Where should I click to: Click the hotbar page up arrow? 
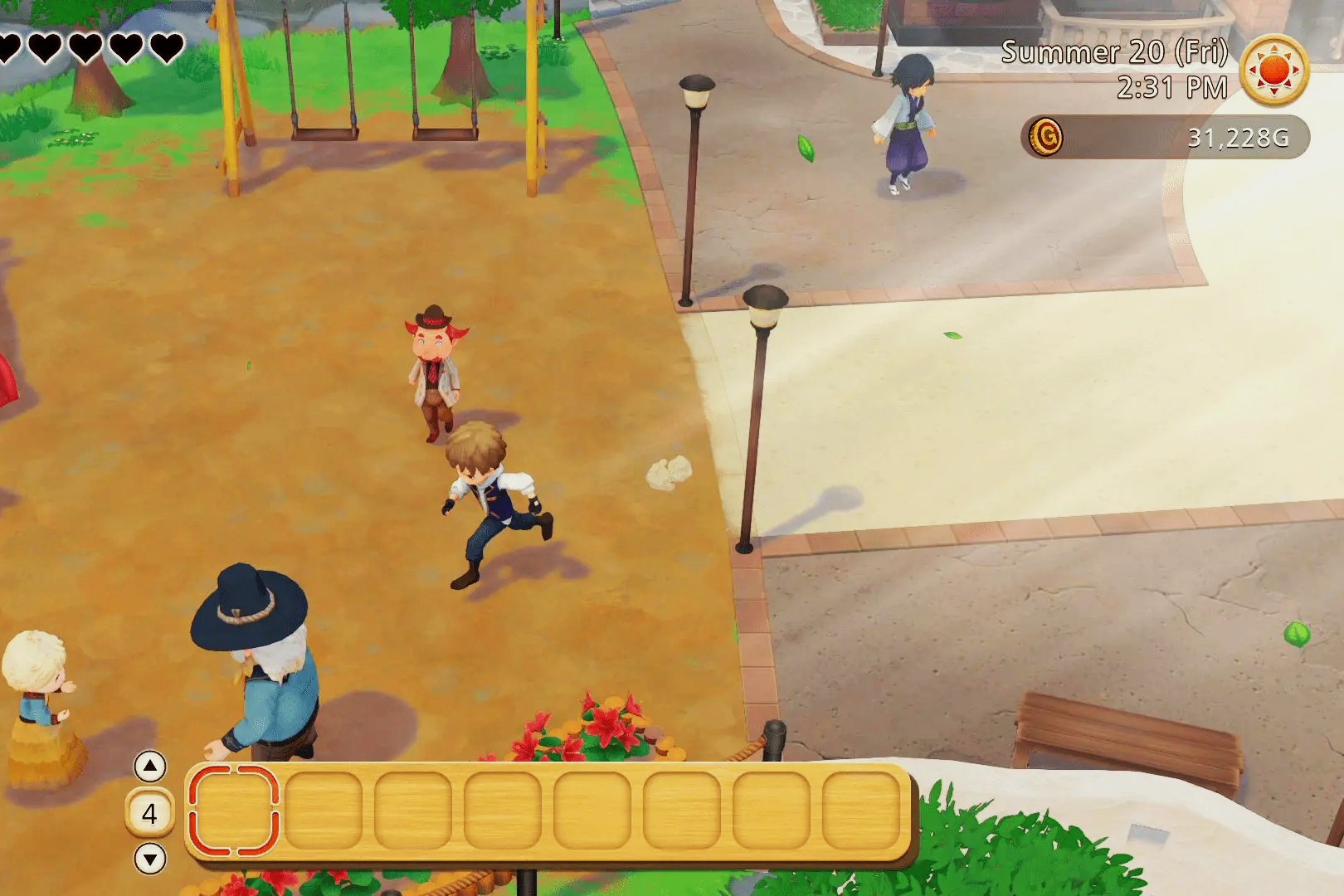150,767
